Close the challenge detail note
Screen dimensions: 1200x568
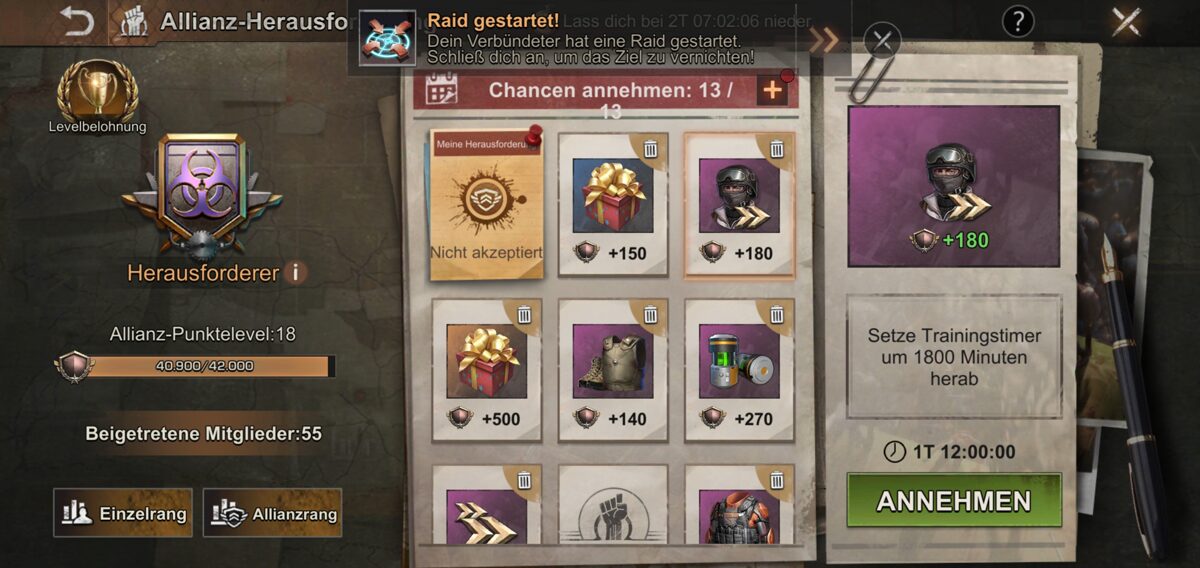click(x=881, y=41)
